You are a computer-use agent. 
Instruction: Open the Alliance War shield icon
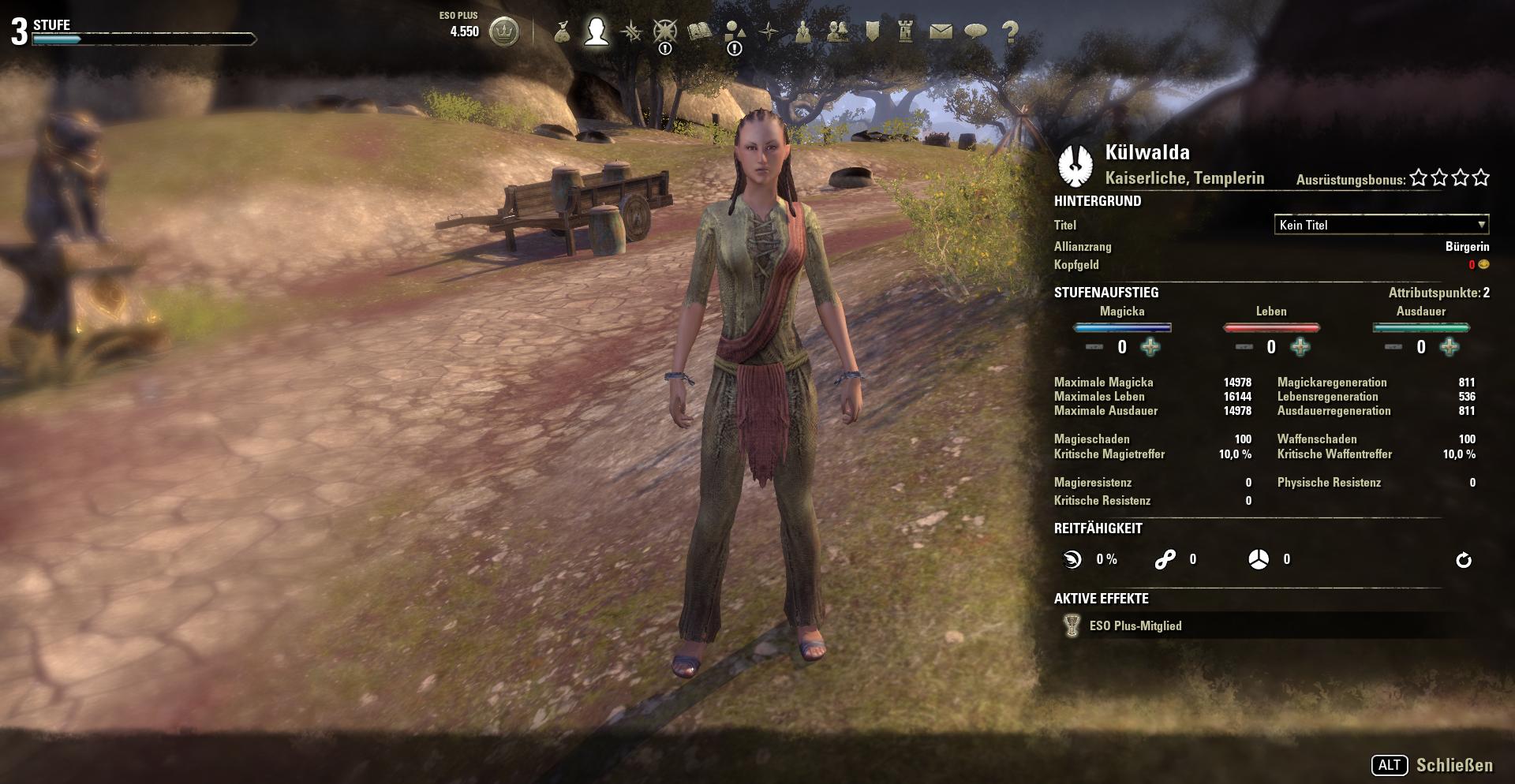[x=873, y=30]
